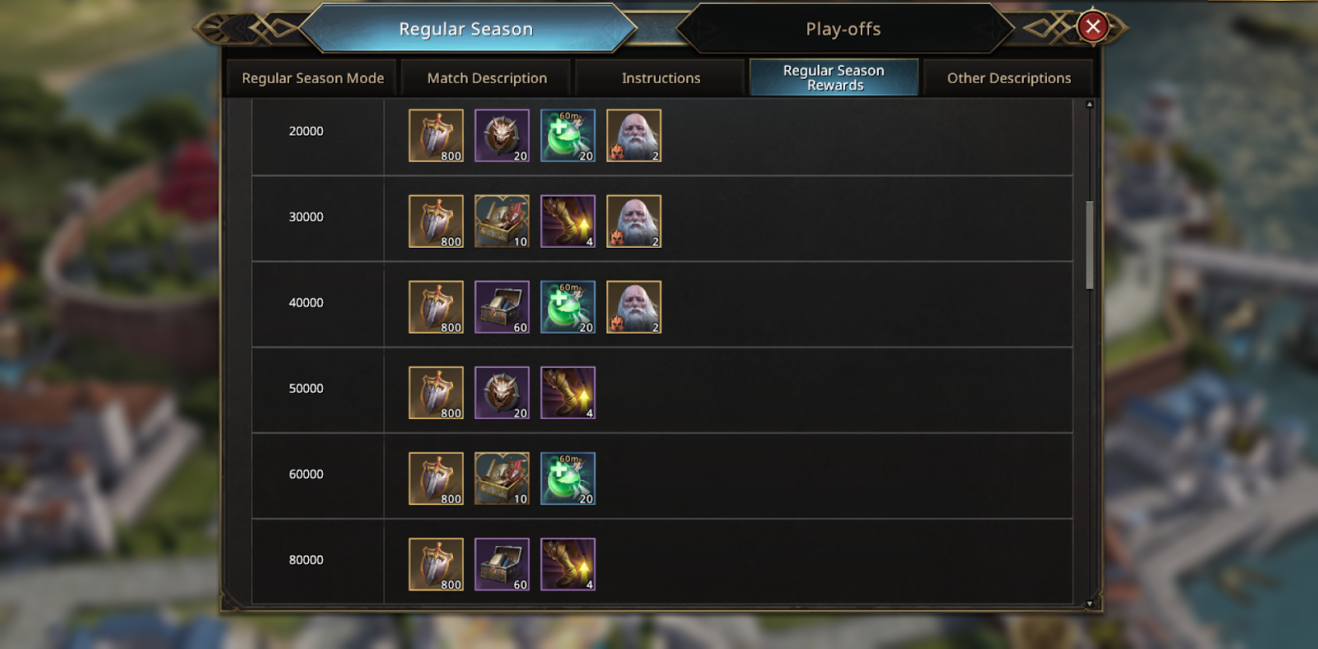Open the Instructions tab

(x=661, y=78)
